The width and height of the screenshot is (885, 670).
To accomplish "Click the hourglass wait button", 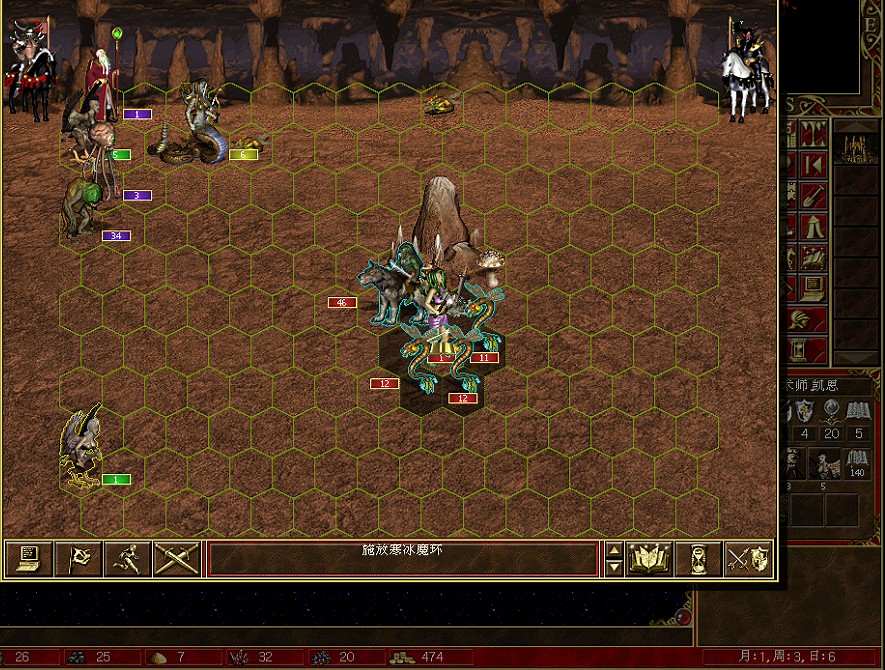I will 698,558.
